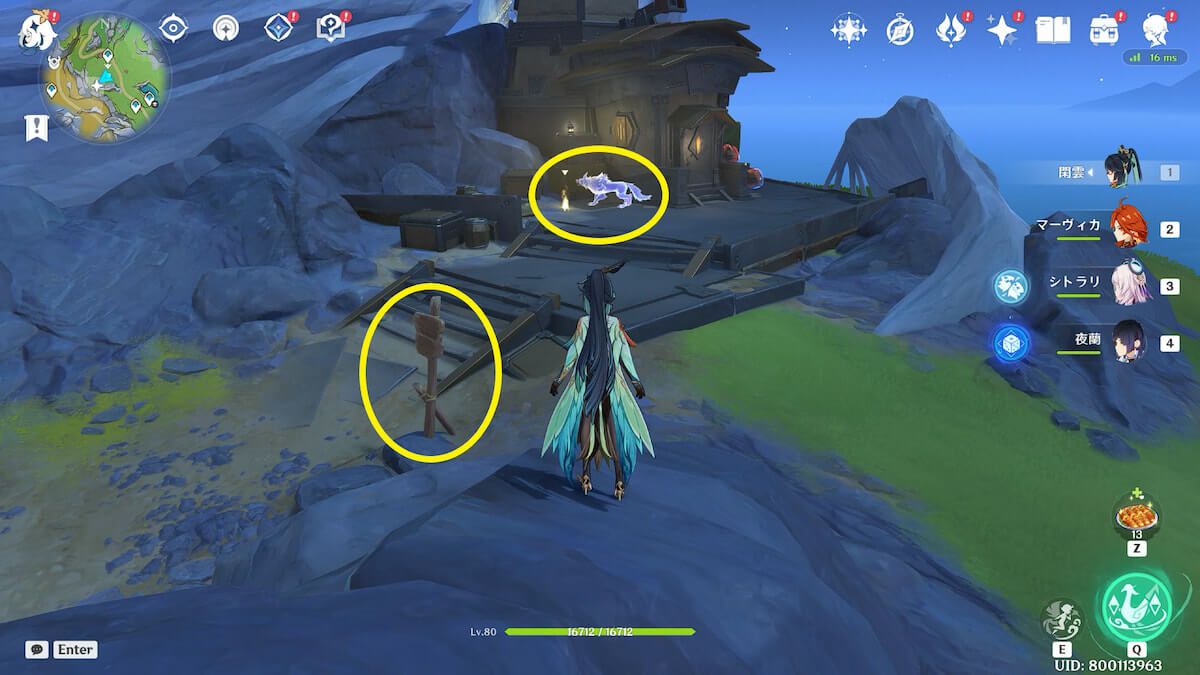Open the character head profile icon
Viewport: 1200px width, 675px height.
coord(1156,30)
